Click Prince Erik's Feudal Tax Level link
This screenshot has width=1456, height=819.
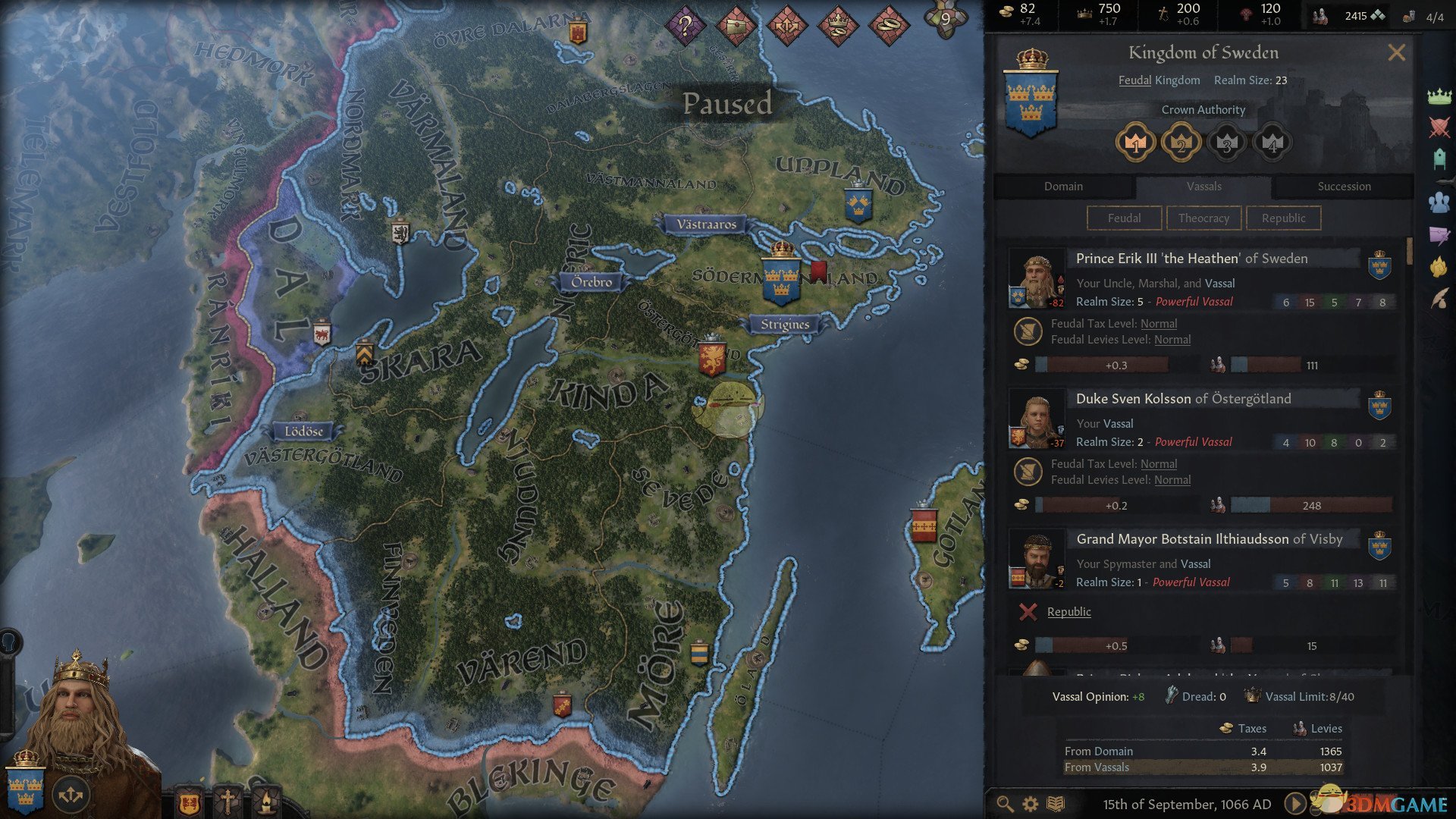(x=1159, y=324)
